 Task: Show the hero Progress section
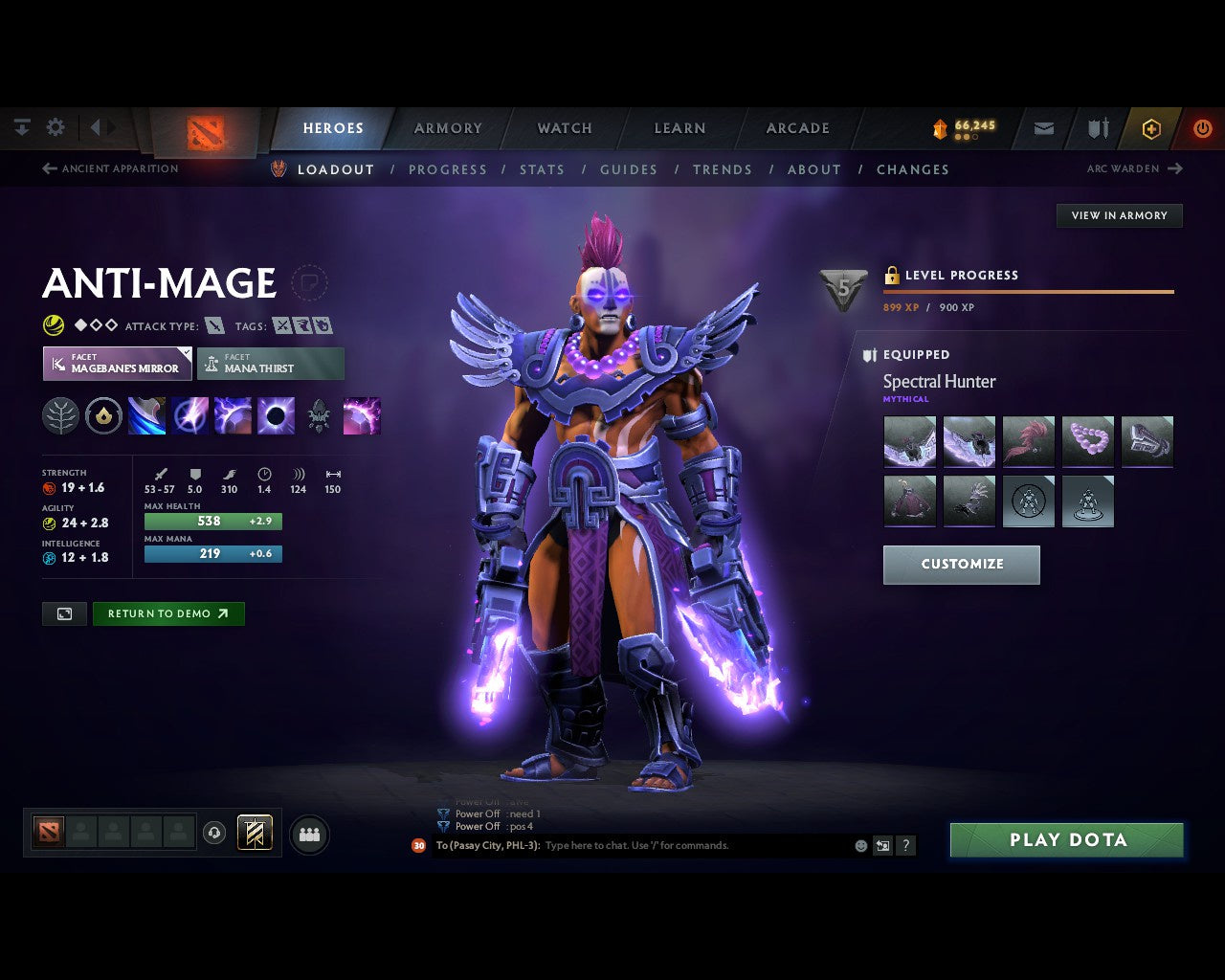[x=448, y=169]
